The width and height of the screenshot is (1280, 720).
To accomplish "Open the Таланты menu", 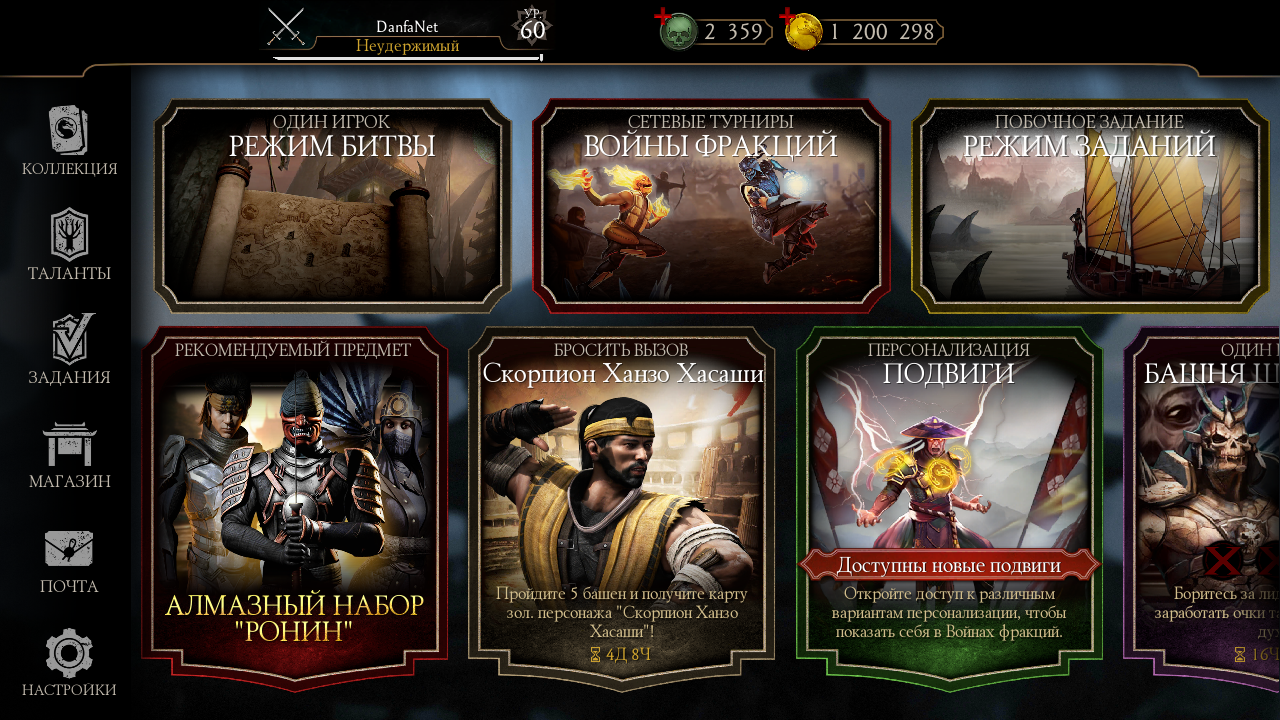I will click(69, 245).
